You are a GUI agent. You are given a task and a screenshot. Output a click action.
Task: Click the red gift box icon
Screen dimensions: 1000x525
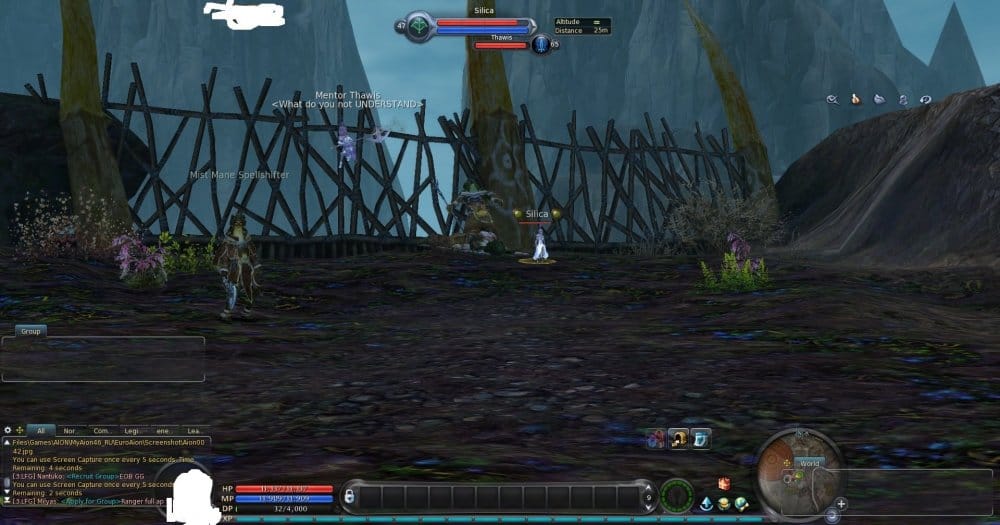click(x=724, y=484)
